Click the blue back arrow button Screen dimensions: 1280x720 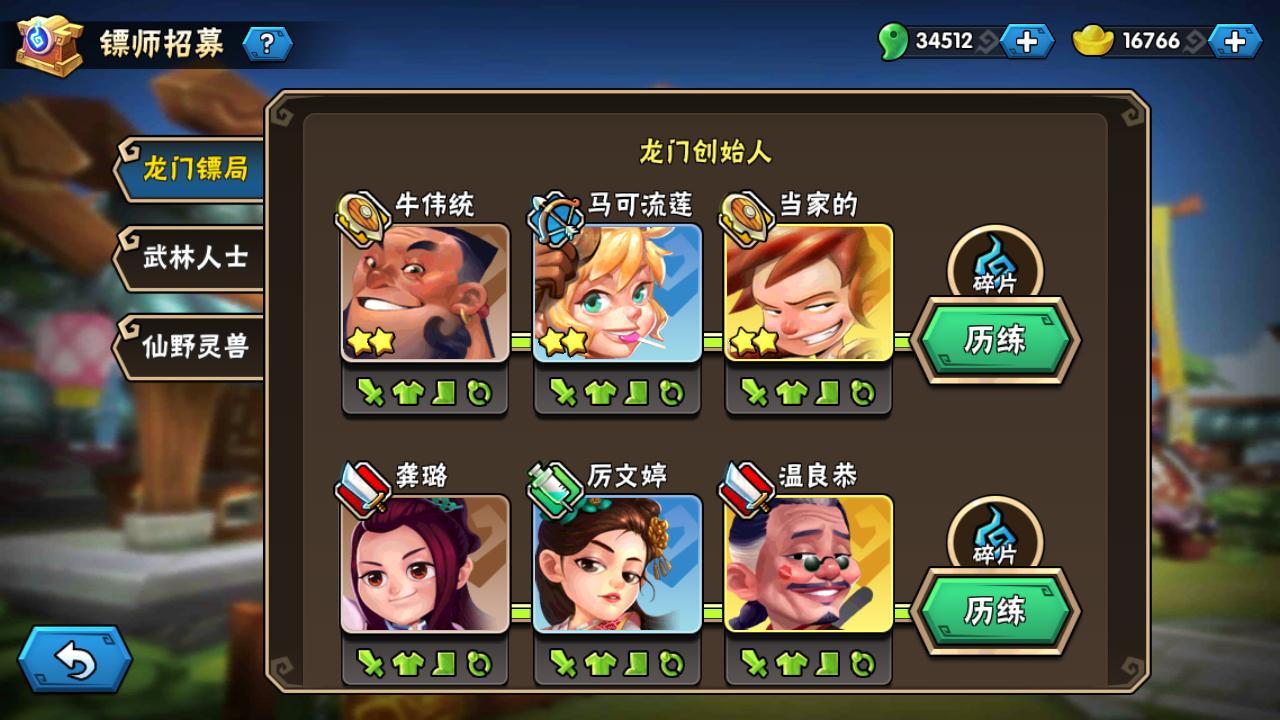[x=75, y=659]
